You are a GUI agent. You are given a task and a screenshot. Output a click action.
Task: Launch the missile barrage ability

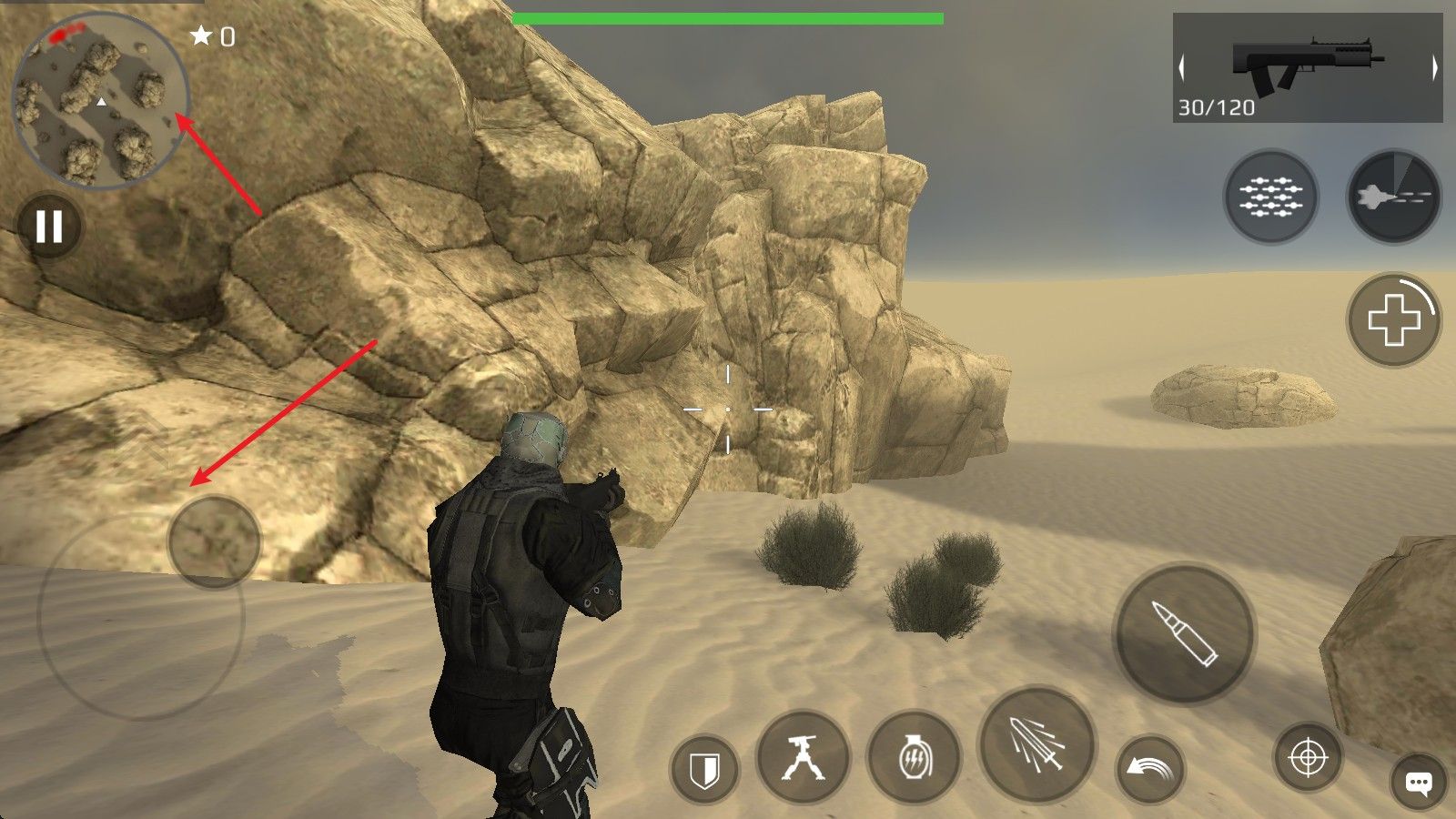[1036, 744]
